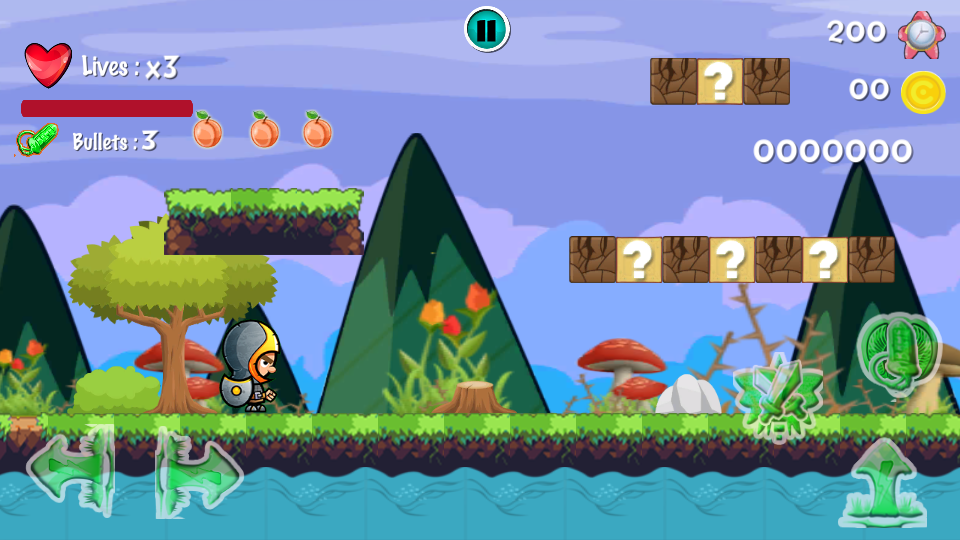Tap the right arrow movement button
Viewport: 960px width, 540px height.
pos(199,471)
